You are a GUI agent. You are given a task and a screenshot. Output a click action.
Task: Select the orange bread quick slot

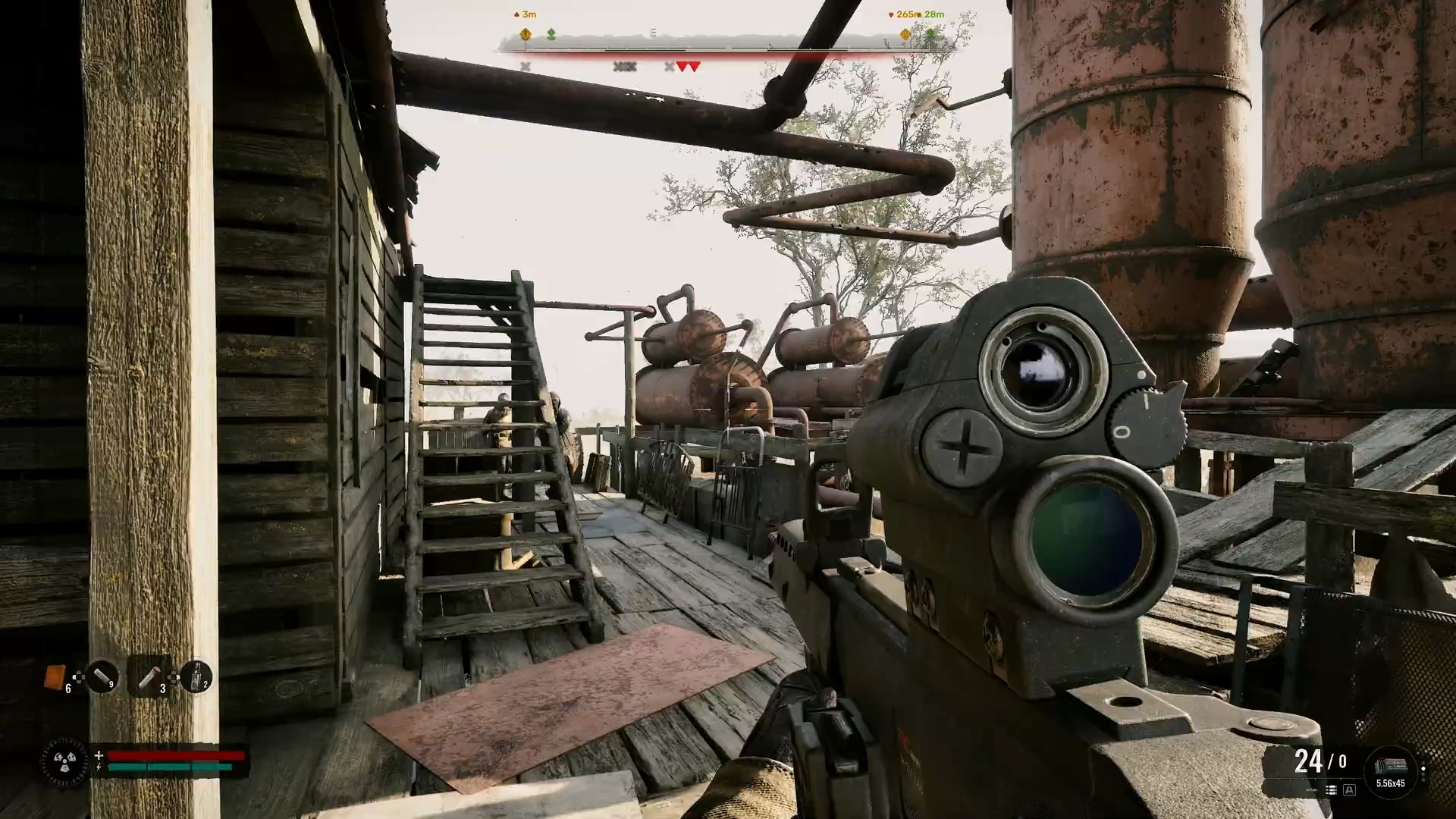click(55, 676)
